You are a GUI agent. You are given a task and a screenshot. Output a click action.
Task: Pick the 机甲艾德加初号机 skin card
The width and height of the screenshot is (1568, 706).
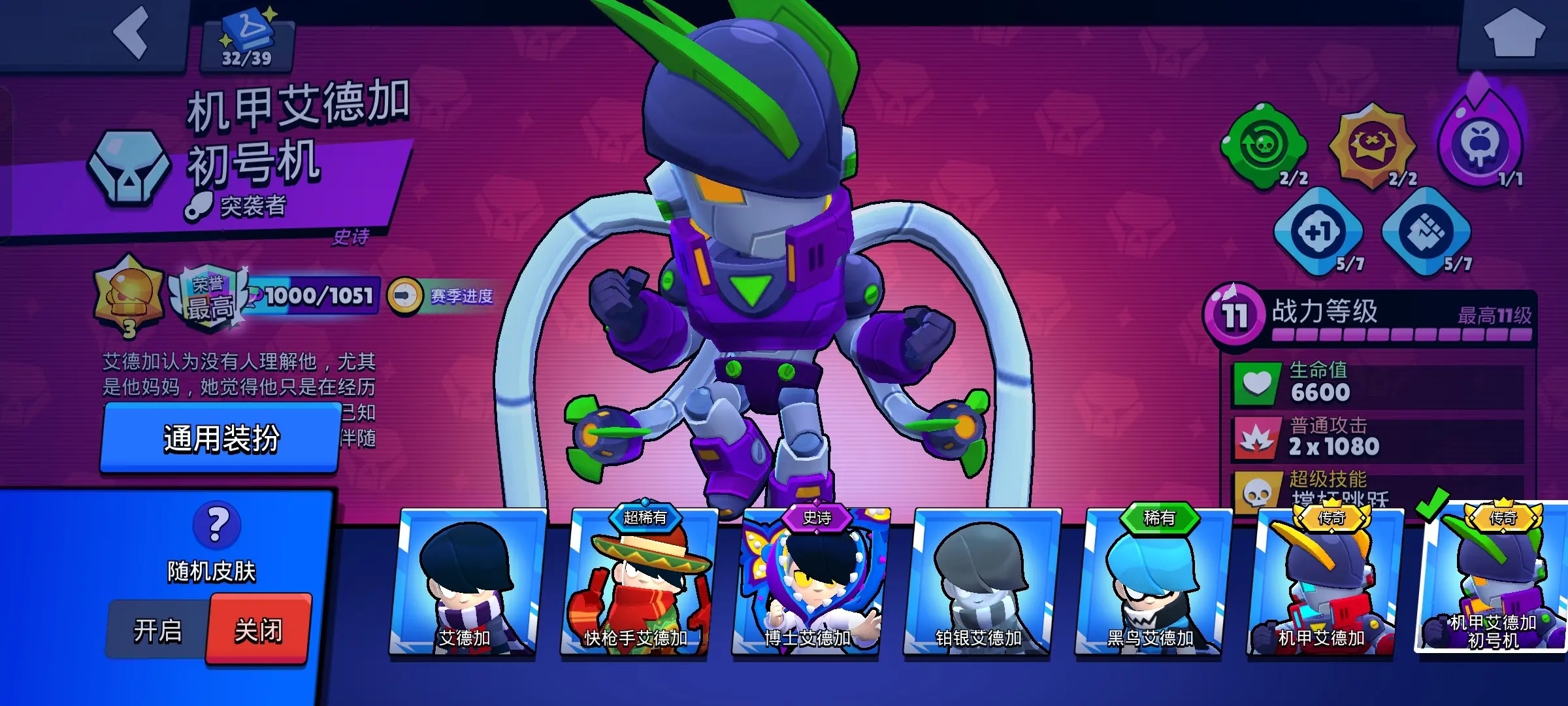pos(1494,582)
